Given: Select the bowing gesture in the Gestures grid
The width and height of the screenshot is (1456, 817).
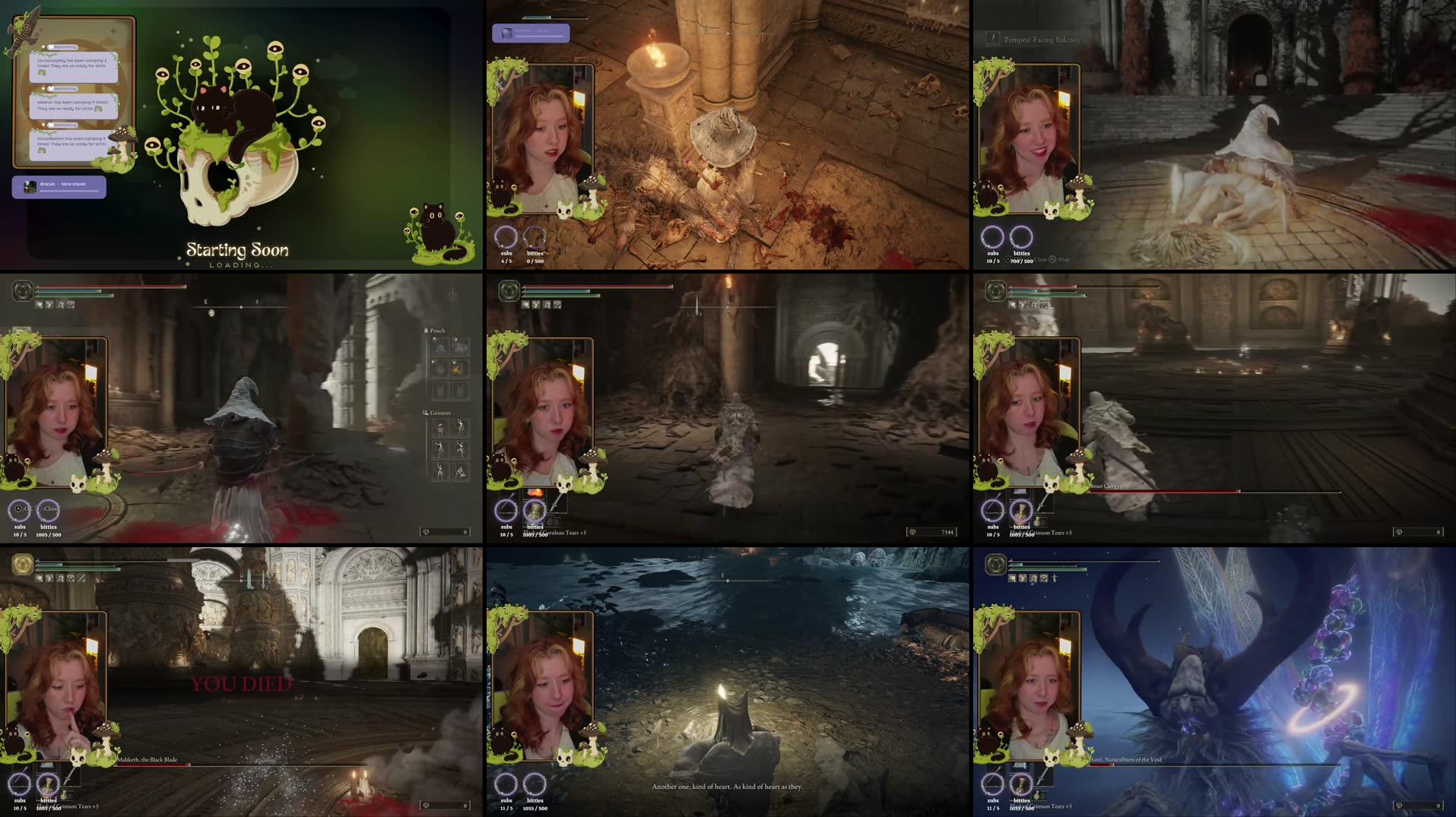Looking at the screenshot, I should point(462,473).
